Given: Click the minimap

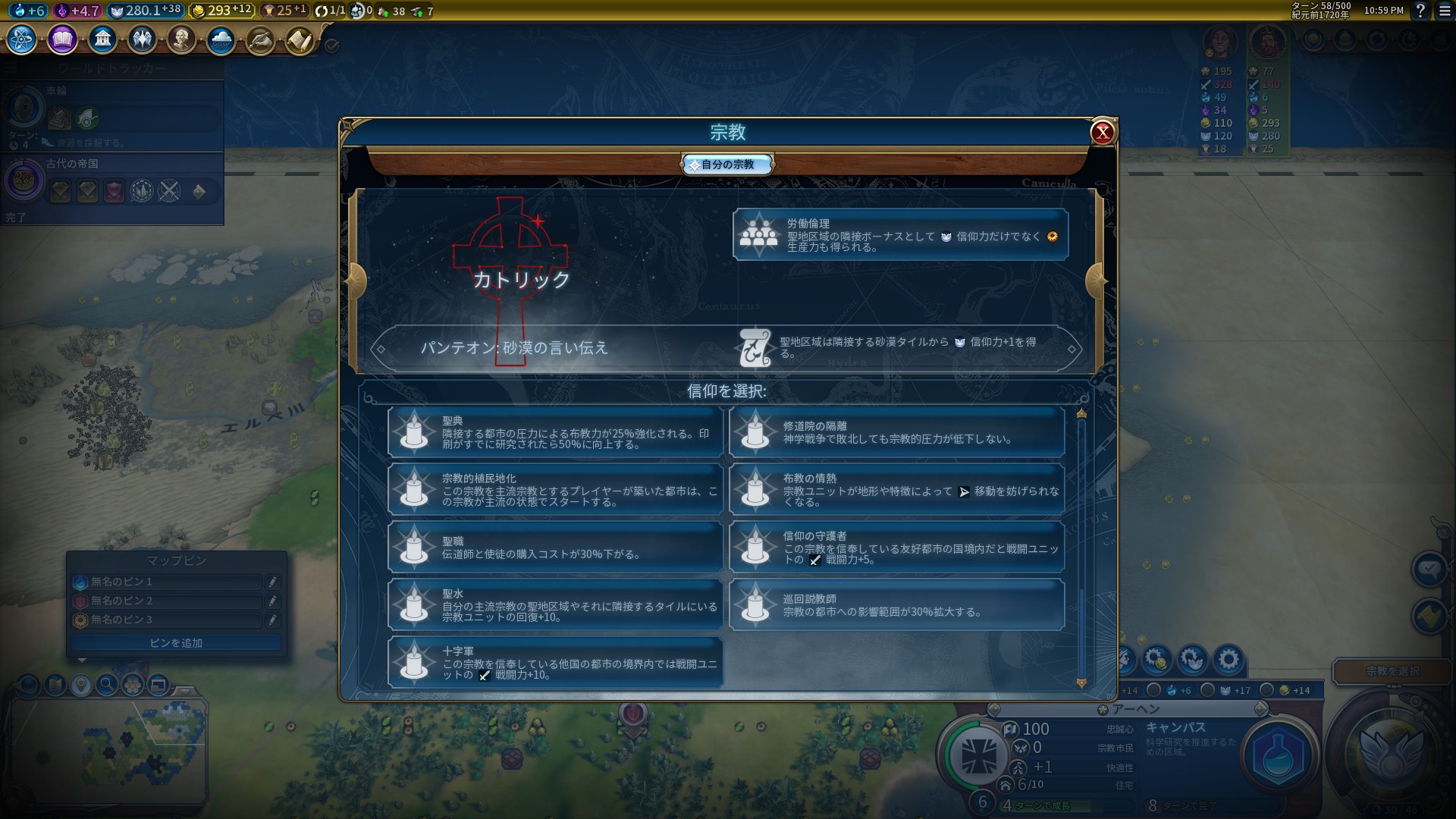Looking at the screenshot, I should pyautogui.click(x=106, y=747).
